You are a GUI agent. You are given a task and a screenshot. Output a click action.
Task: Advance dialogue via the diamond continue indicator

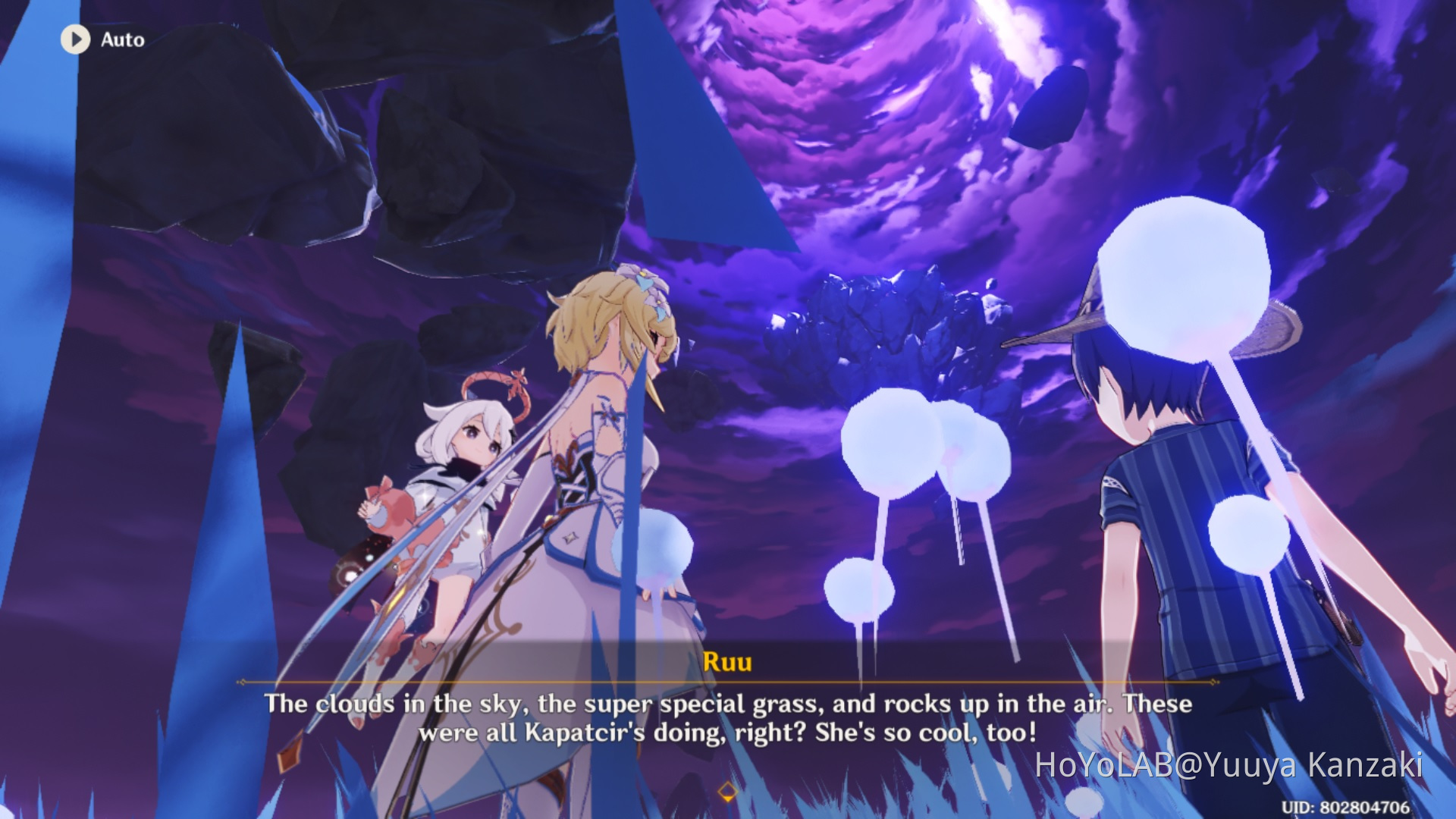727,792
